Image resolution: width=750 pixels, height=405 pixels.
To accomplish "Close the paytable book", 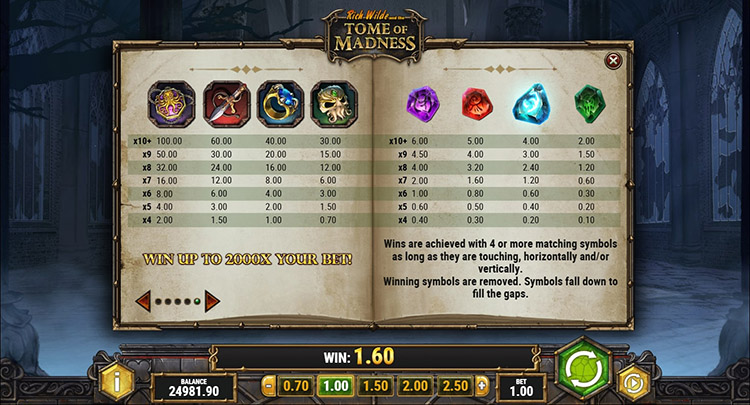I will 613,61.
